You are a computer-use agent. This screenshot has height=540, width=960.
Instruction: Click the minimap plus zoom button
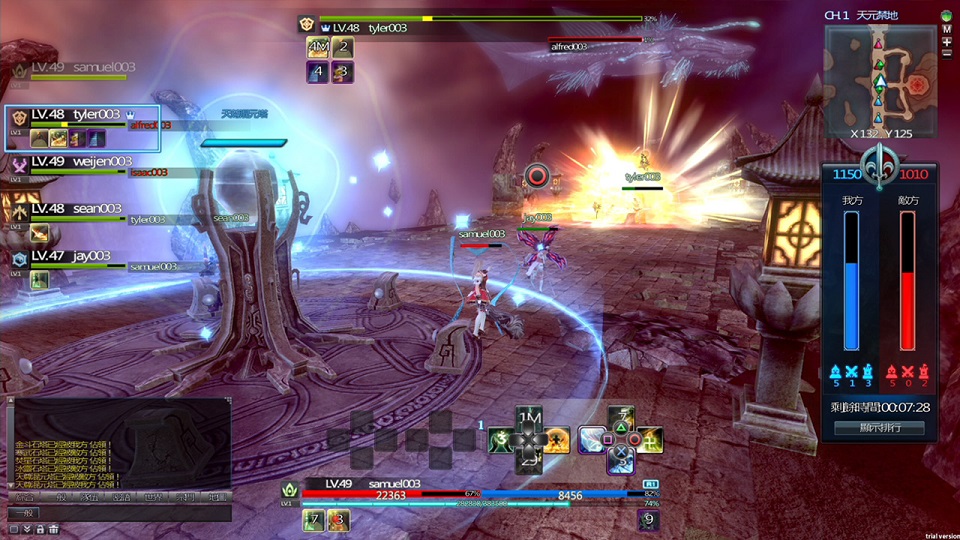pos(946,42)
